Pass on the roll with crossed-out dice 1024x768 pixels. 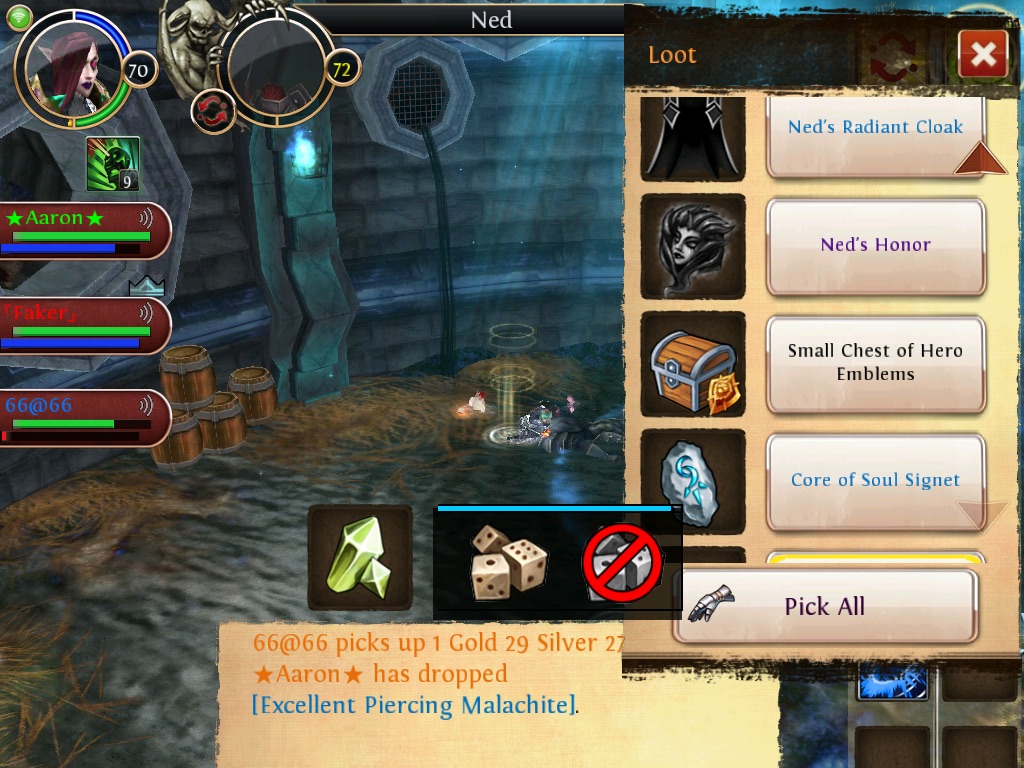click(x=623, y=563)
